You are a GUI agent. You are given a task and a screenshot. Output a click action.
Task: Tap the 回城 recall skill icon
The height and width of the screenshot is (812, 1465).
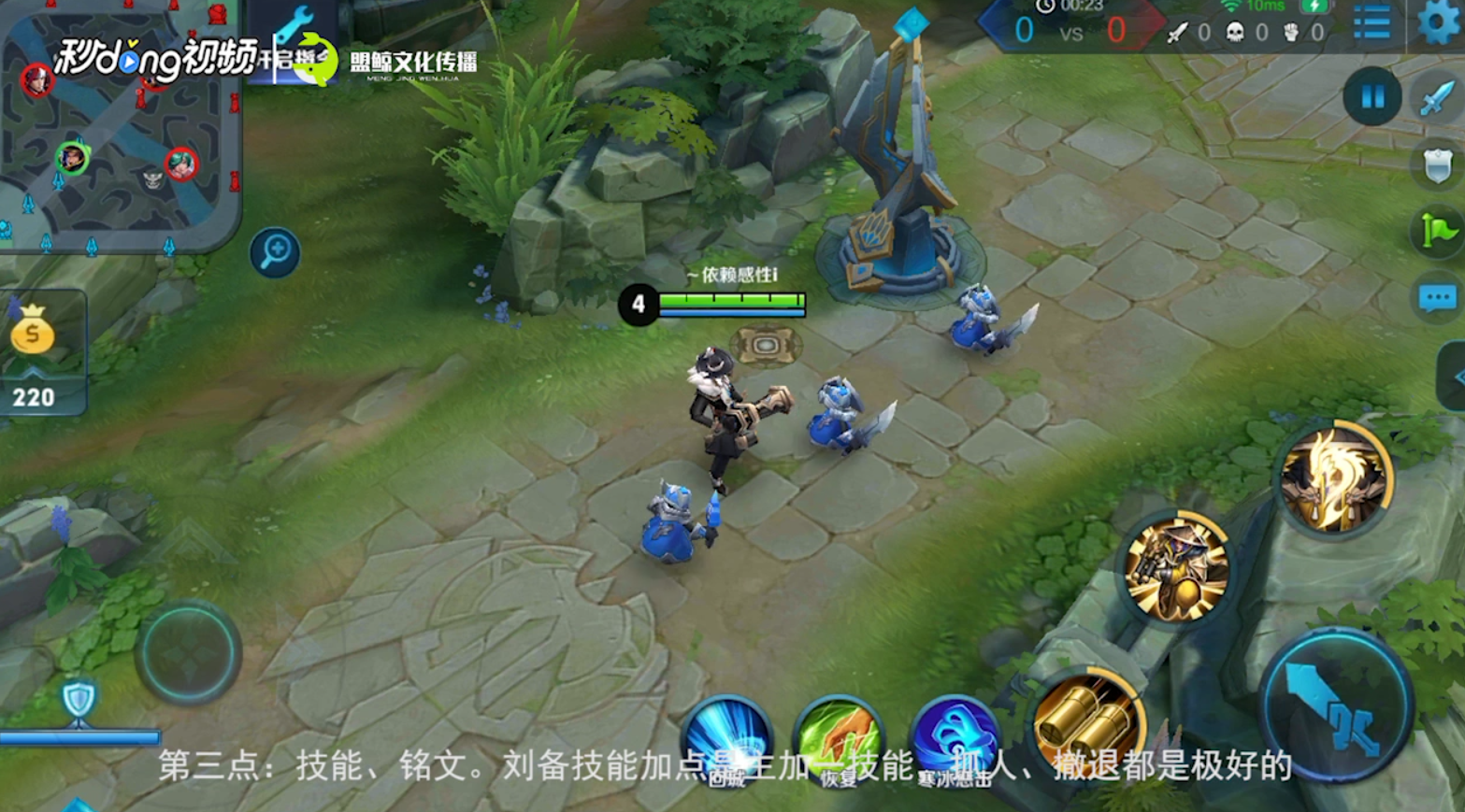(x=729, y=737)
